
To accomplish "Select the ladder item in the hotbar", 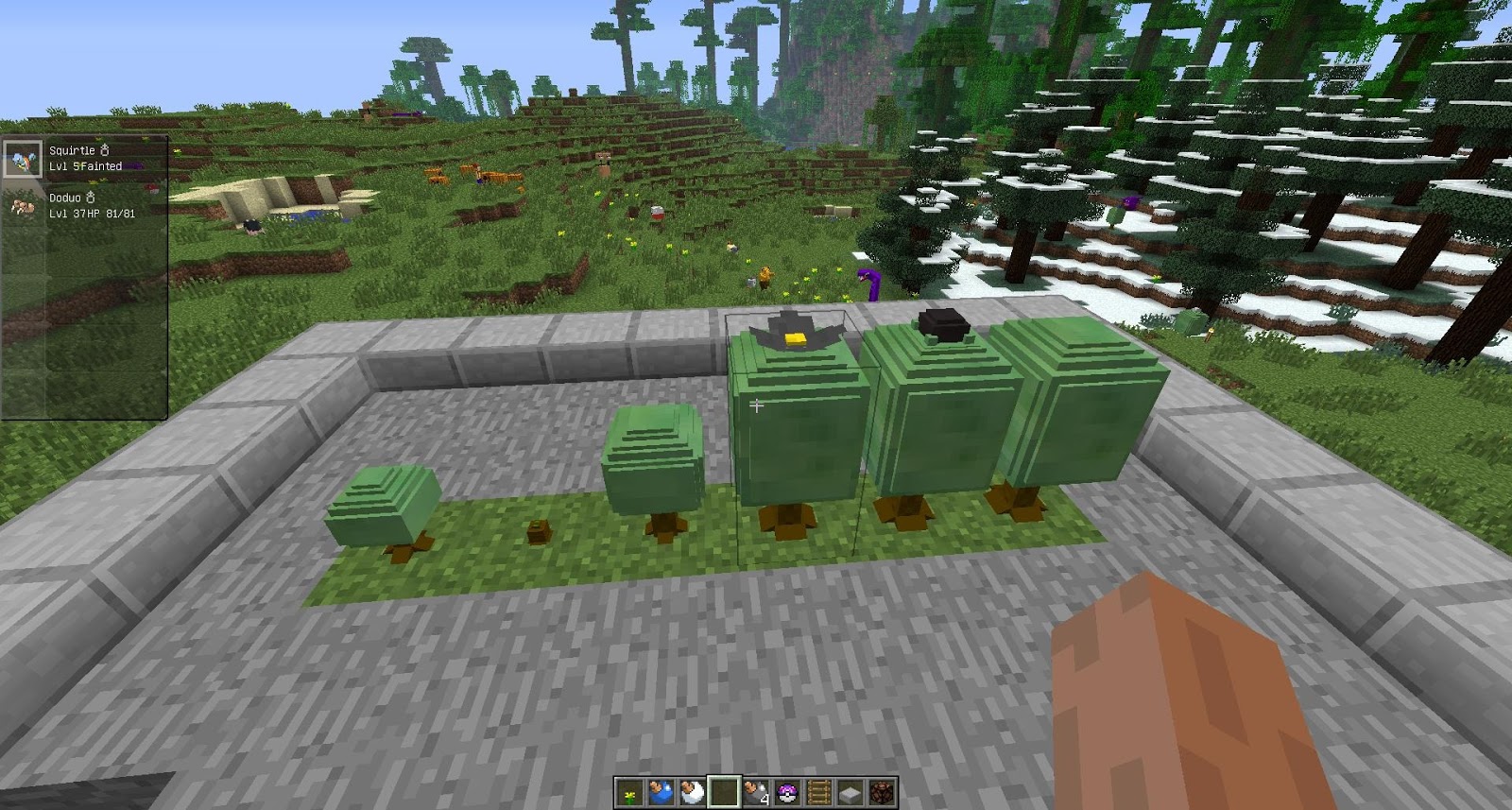I will pos(818,792).
